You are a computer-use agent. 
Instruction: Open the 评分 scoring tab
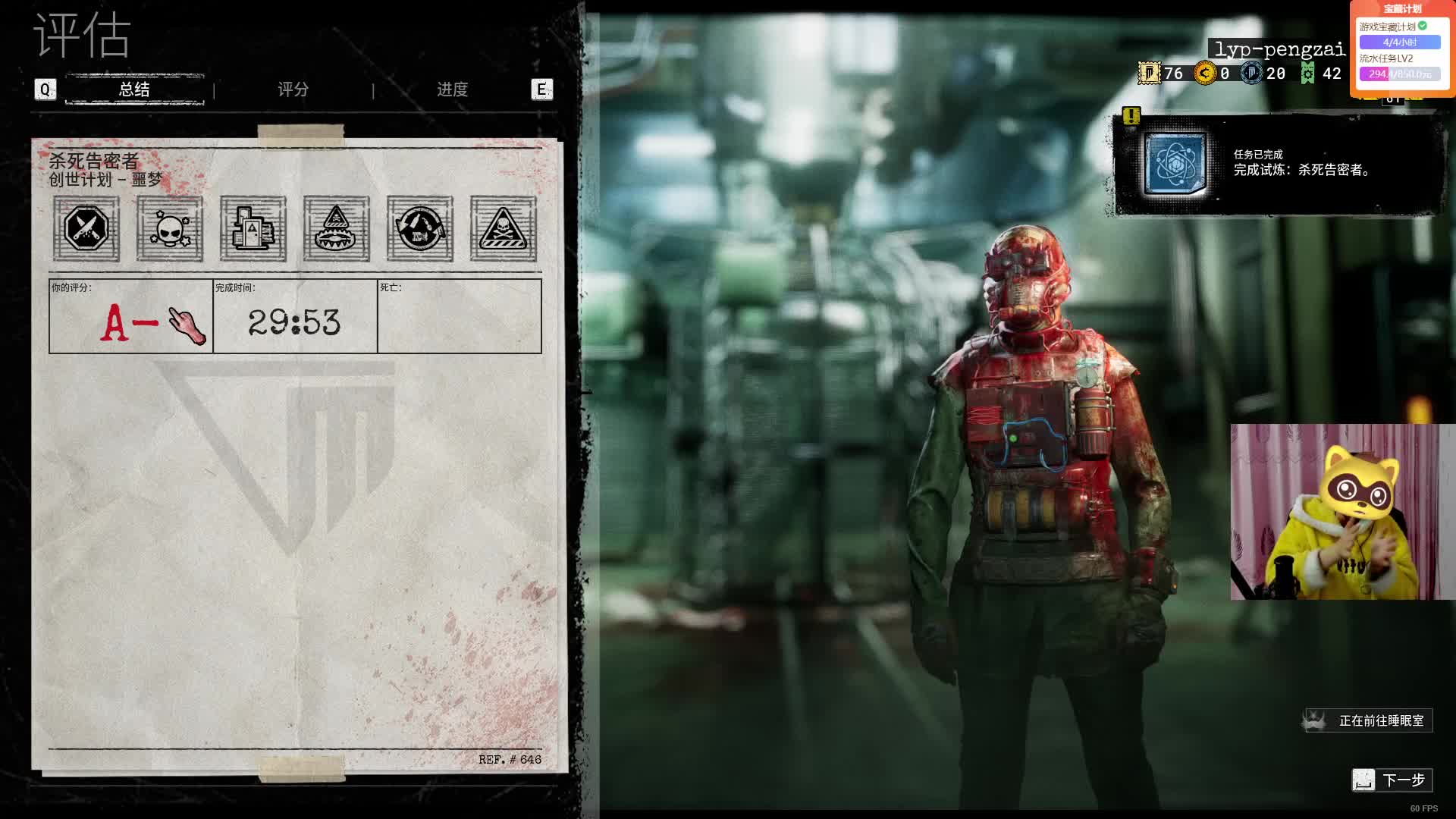click(x=293, y=89)
